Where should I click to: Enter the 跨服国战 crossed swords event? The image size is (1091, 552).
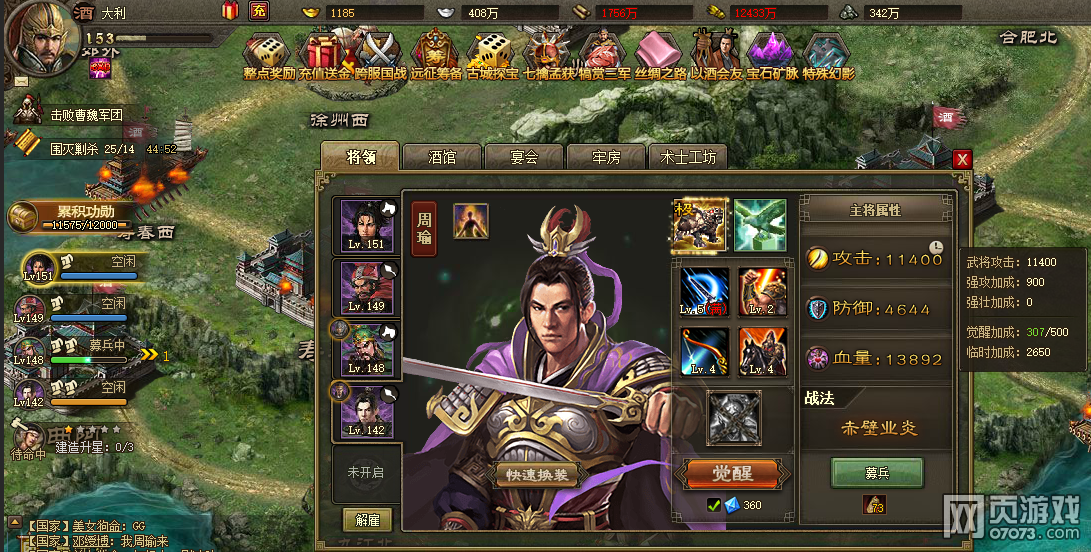378,52
